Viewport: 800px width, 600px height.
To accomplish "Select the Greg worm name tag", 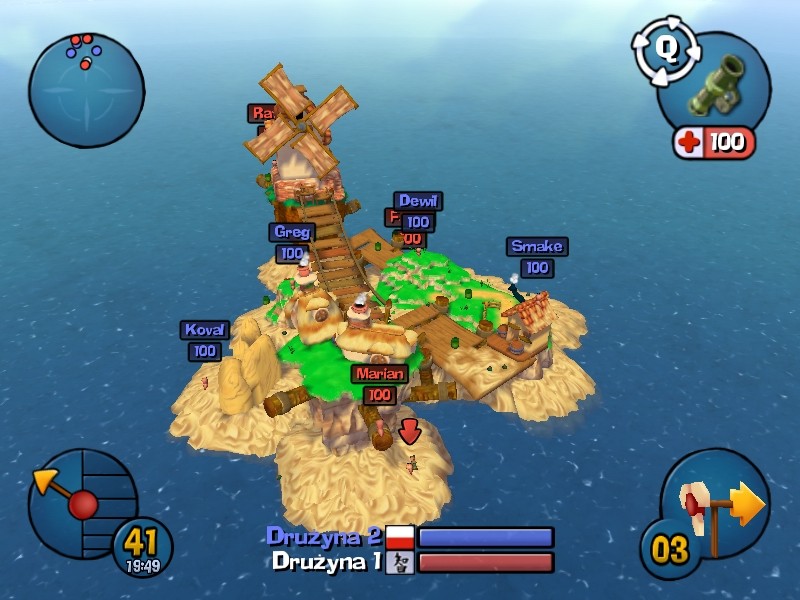I will [292, 232].
